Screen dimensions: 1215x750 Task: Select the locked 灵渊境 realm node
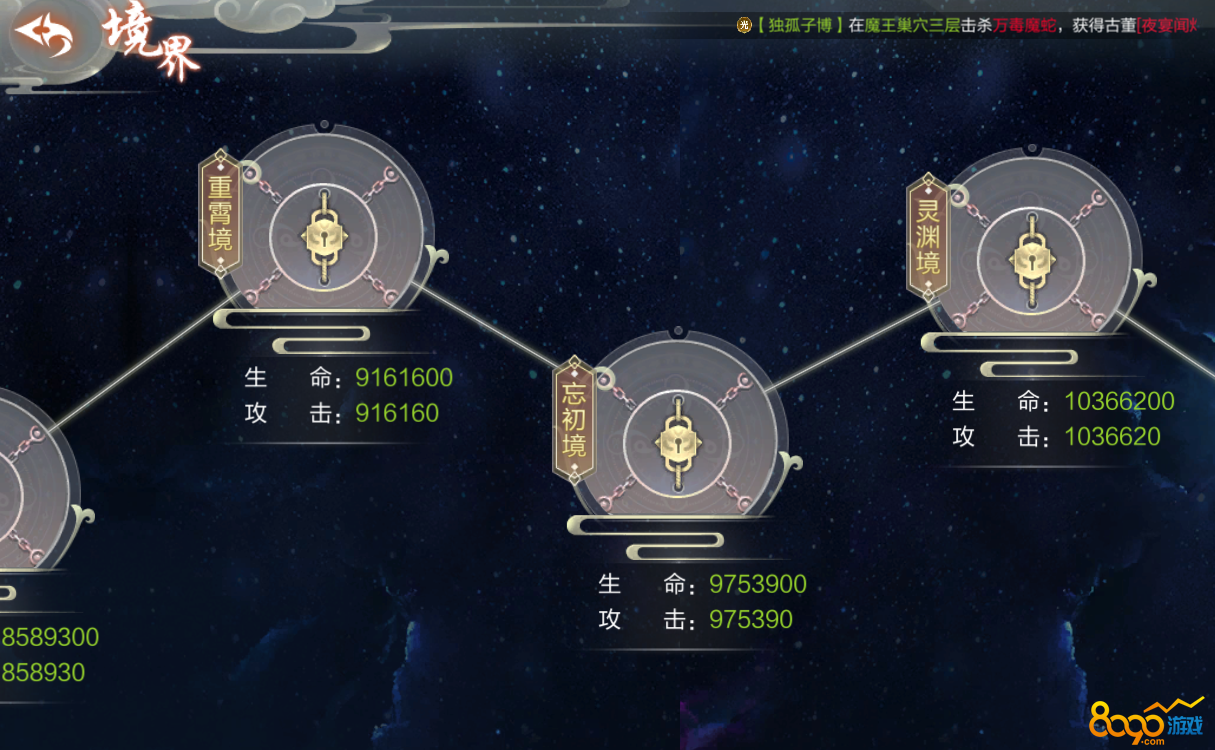tap(1030, 260)
